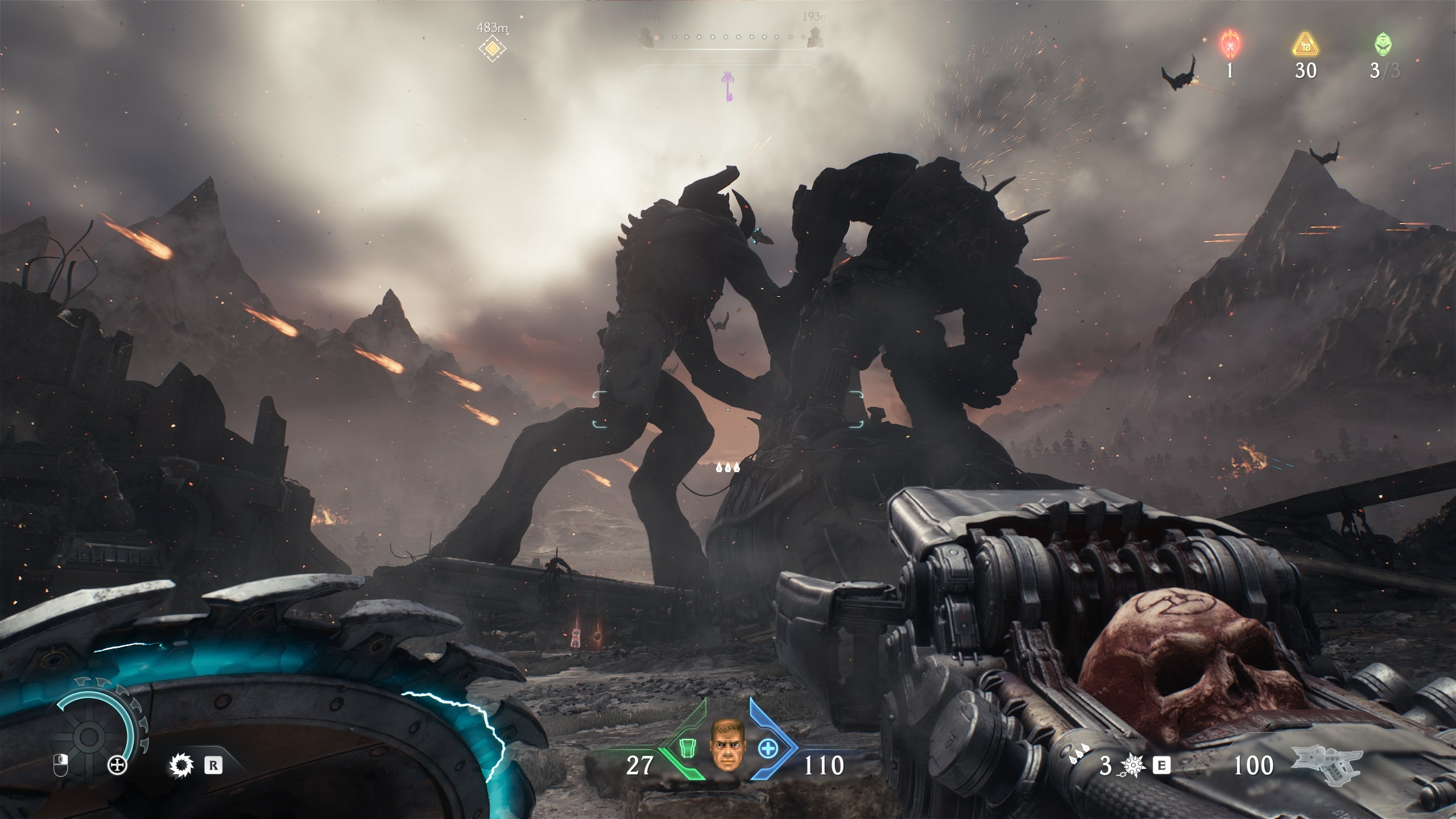This screenshot has height=819, width=1456.
Task: Click the shield crosshair icon
Action: pos(117,766)
